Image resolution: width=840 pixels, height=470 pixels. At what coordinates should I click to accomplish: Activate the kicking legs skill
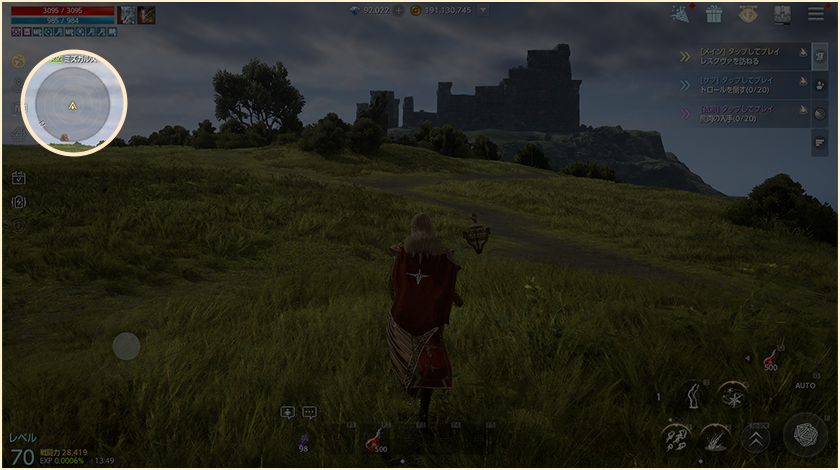pyautogui.click(x=692, y=397)
